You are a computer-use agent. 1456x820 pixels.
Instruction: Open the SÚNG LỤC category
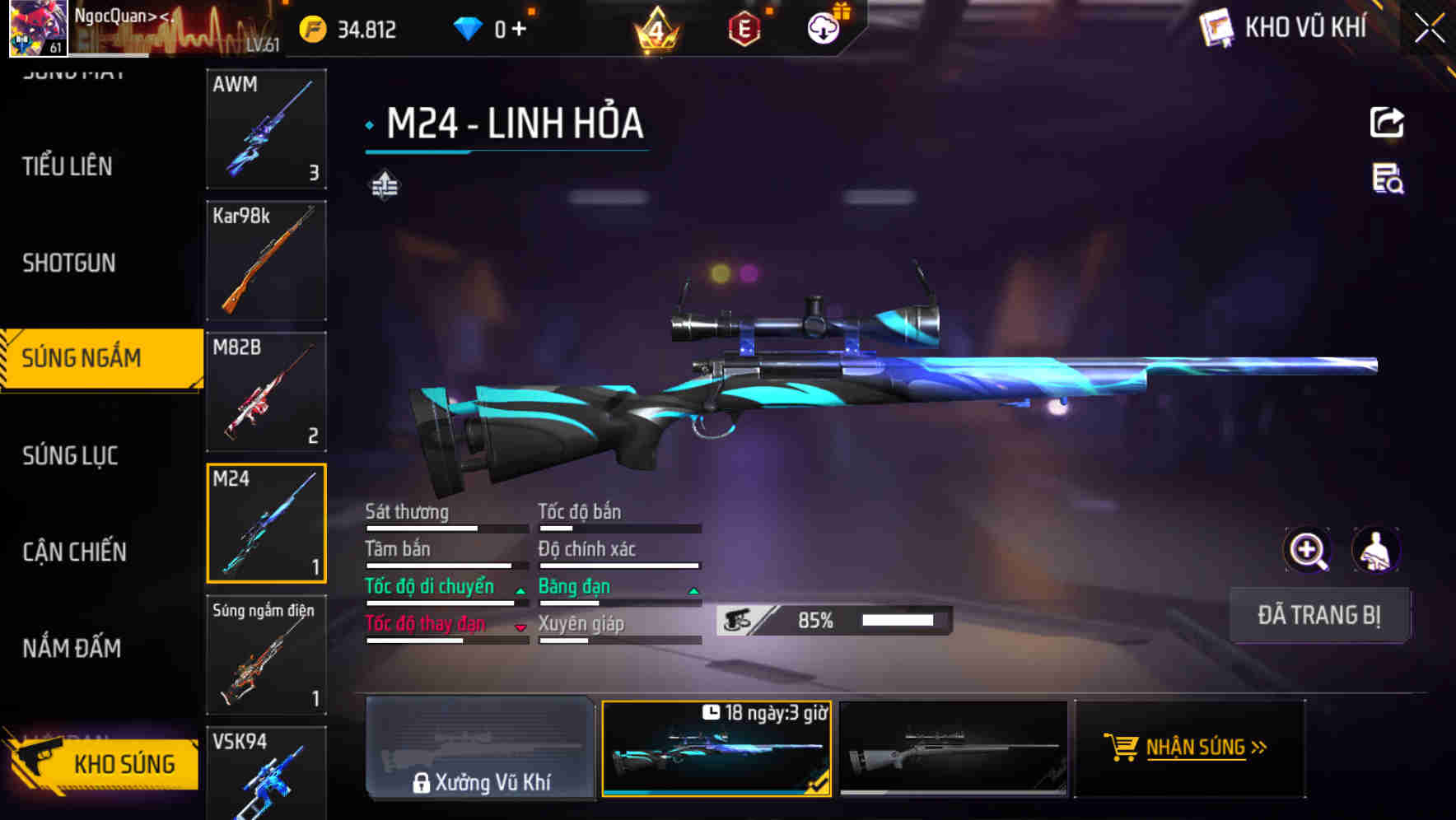click(x=69, y=454)
